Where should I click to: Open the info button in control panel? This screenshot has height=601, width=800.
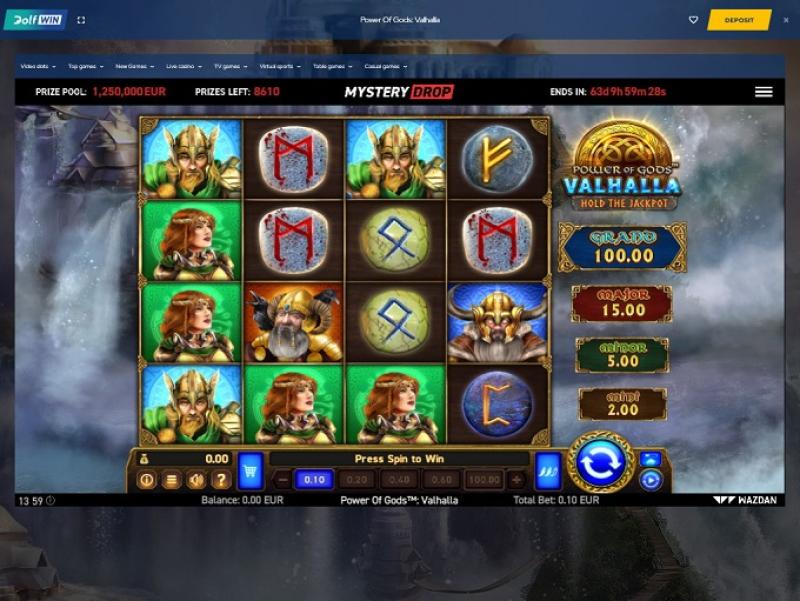pyautogui.click(x=147, y=480)
